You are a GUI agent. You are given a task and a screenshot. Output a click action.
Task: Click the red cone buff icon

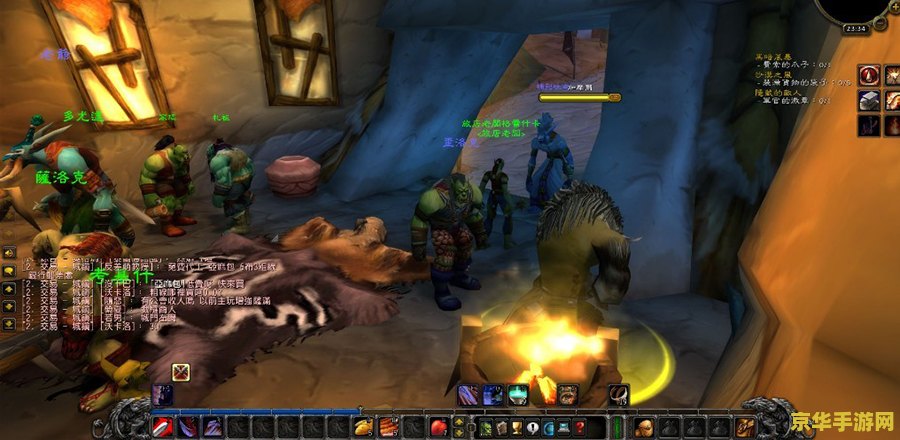coord(868,75)
